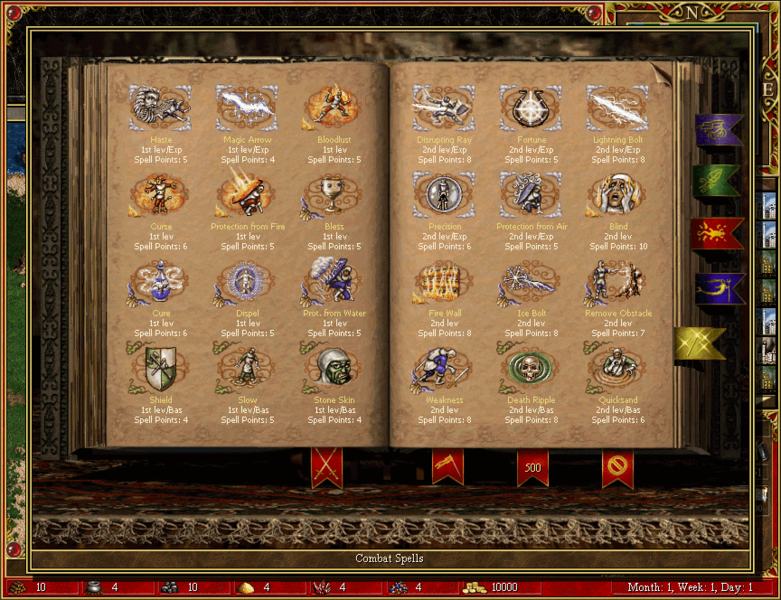This screenshot has width=781, height=600.
Task: Choose the Stone Skin spell
Action: click(x=333, y=370)
